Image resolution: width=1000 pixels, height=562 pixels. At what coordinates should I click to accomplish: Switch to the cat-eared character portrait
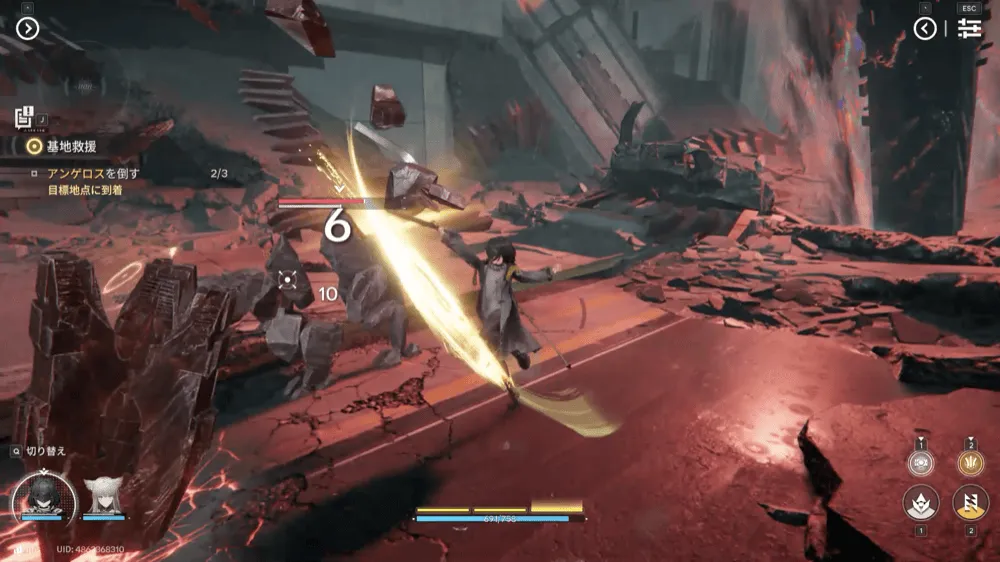tap(102, 493)
